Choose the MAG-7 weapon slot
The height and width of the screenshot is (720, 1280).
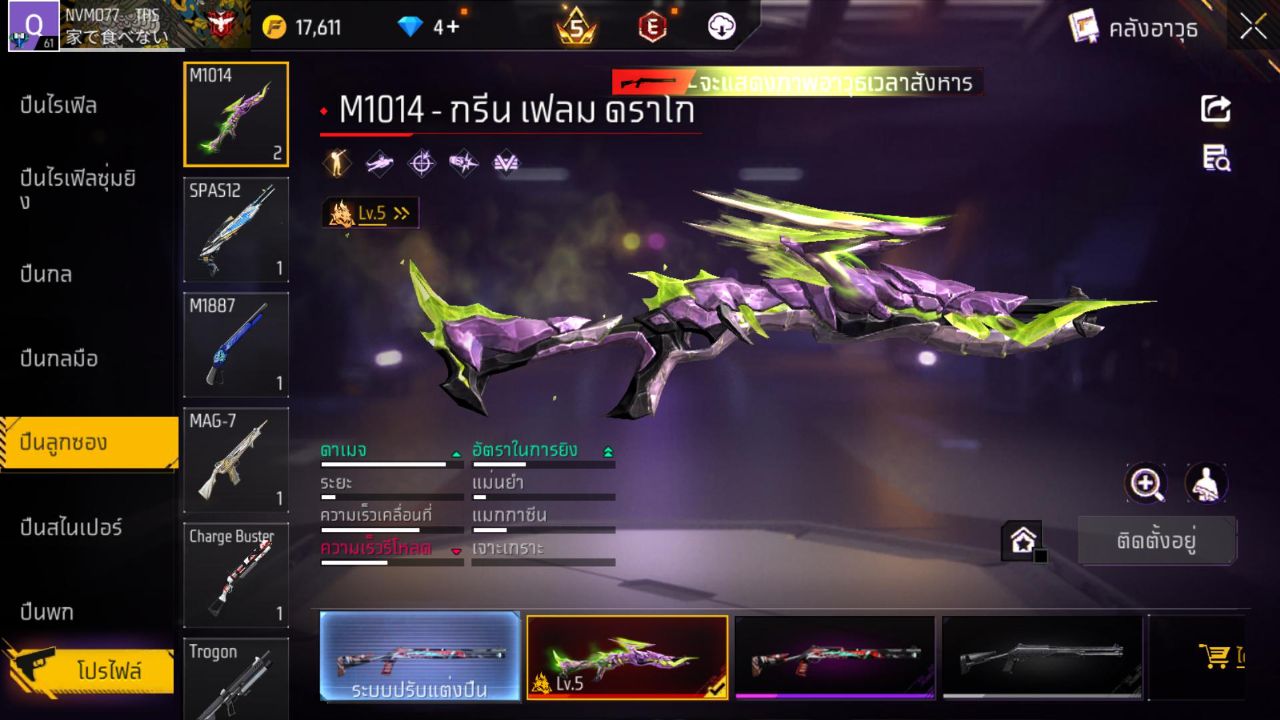click(x=236, y=459)
